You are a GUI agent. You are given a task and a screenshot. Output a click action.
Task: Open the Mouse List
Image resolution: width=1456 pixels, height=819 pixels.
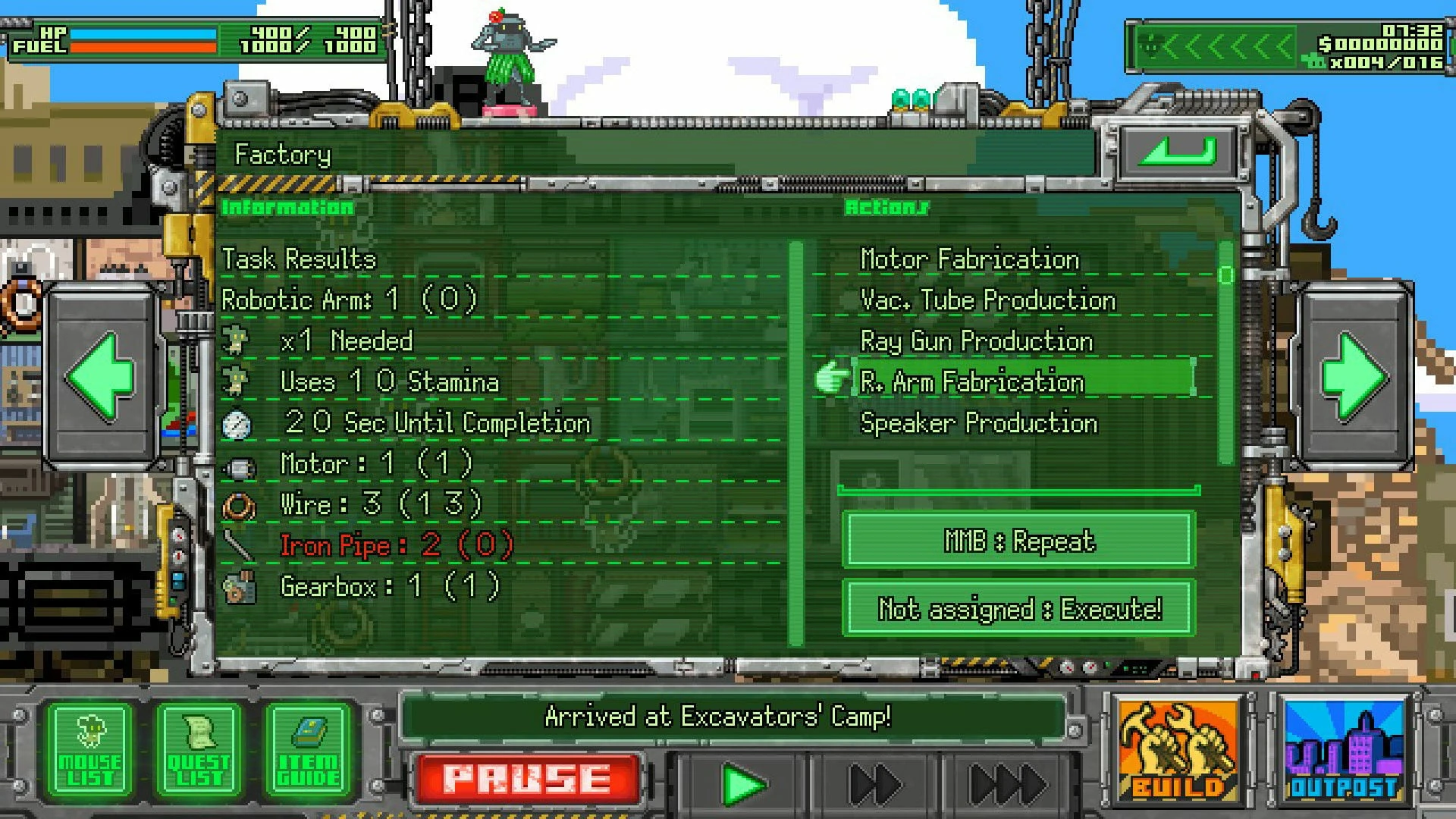89,752
